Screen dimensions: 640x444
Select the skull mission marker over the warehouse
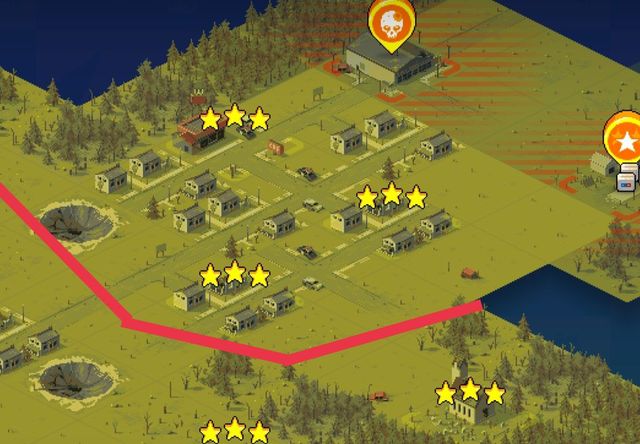391,22
